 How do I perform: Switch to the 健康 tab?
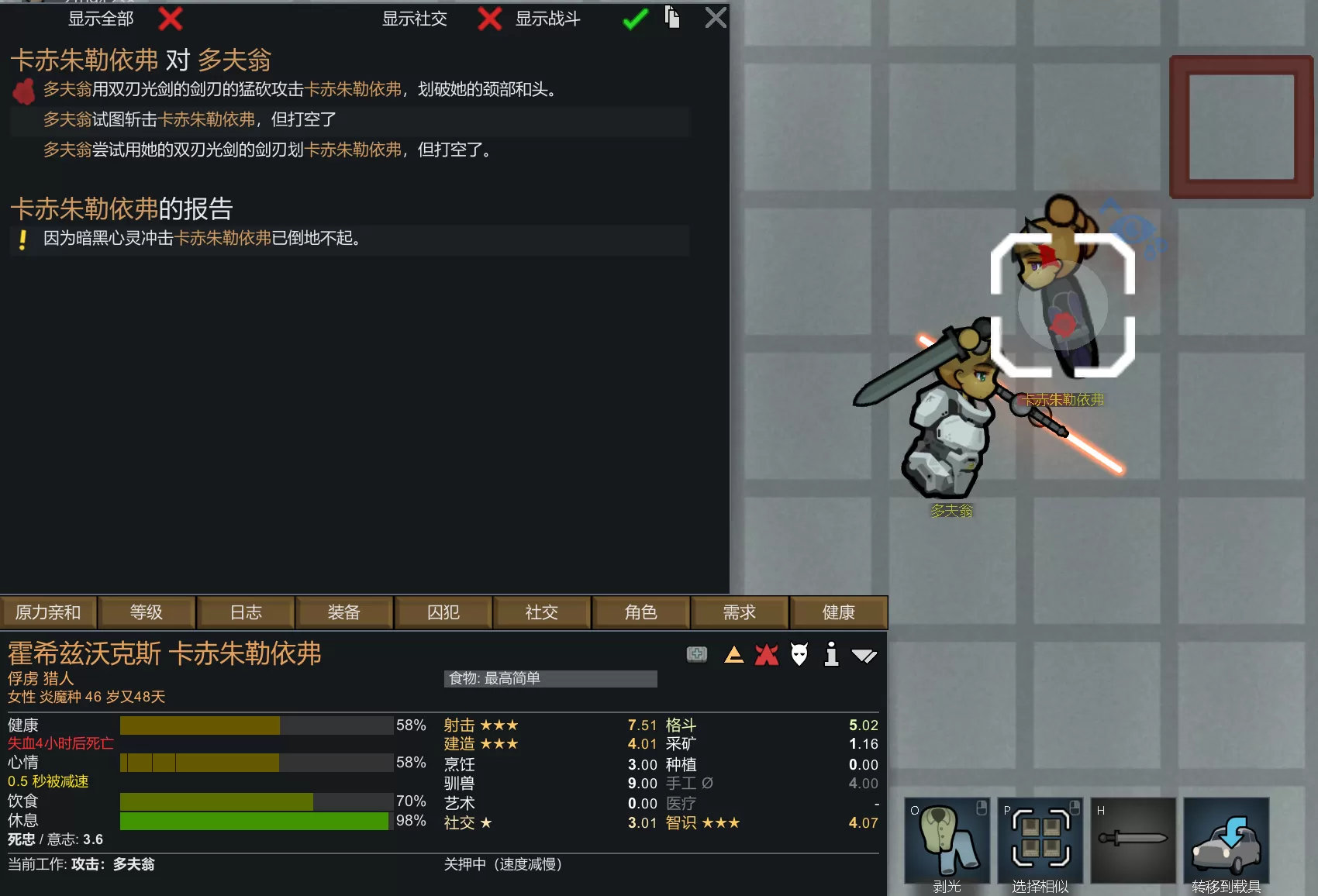[x=838, y=612]
